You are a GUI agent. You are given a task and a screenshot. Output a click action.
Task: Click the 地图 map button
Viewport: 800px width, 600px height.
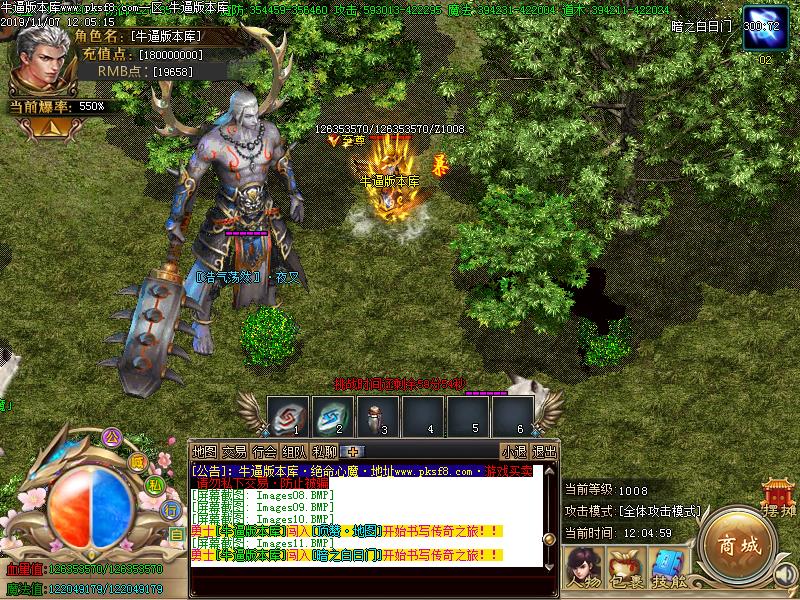pos(204,451)
